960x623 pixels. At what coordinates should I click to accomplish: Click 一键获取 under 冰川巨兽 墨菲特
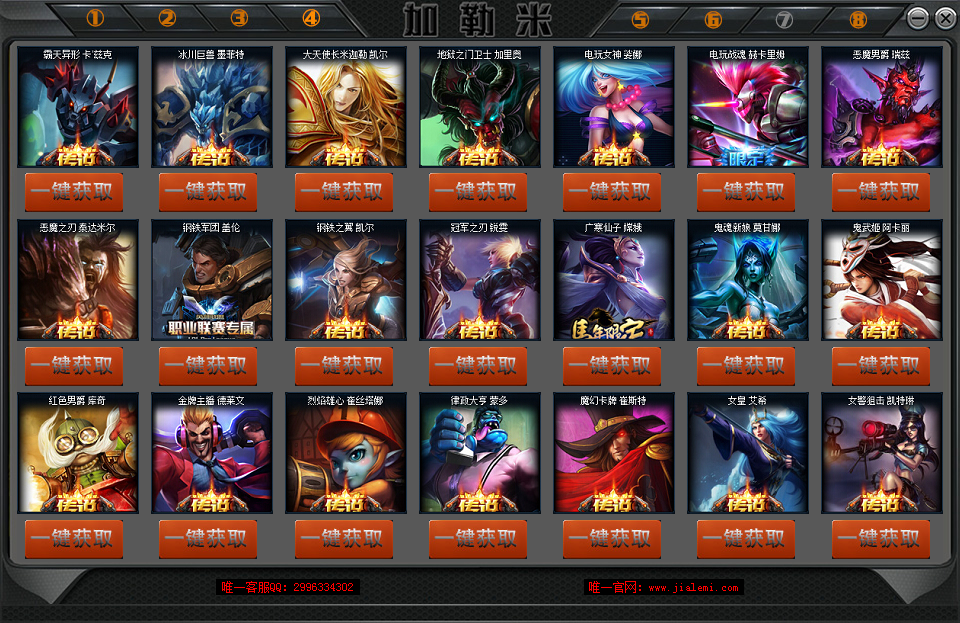coord(208,192)
